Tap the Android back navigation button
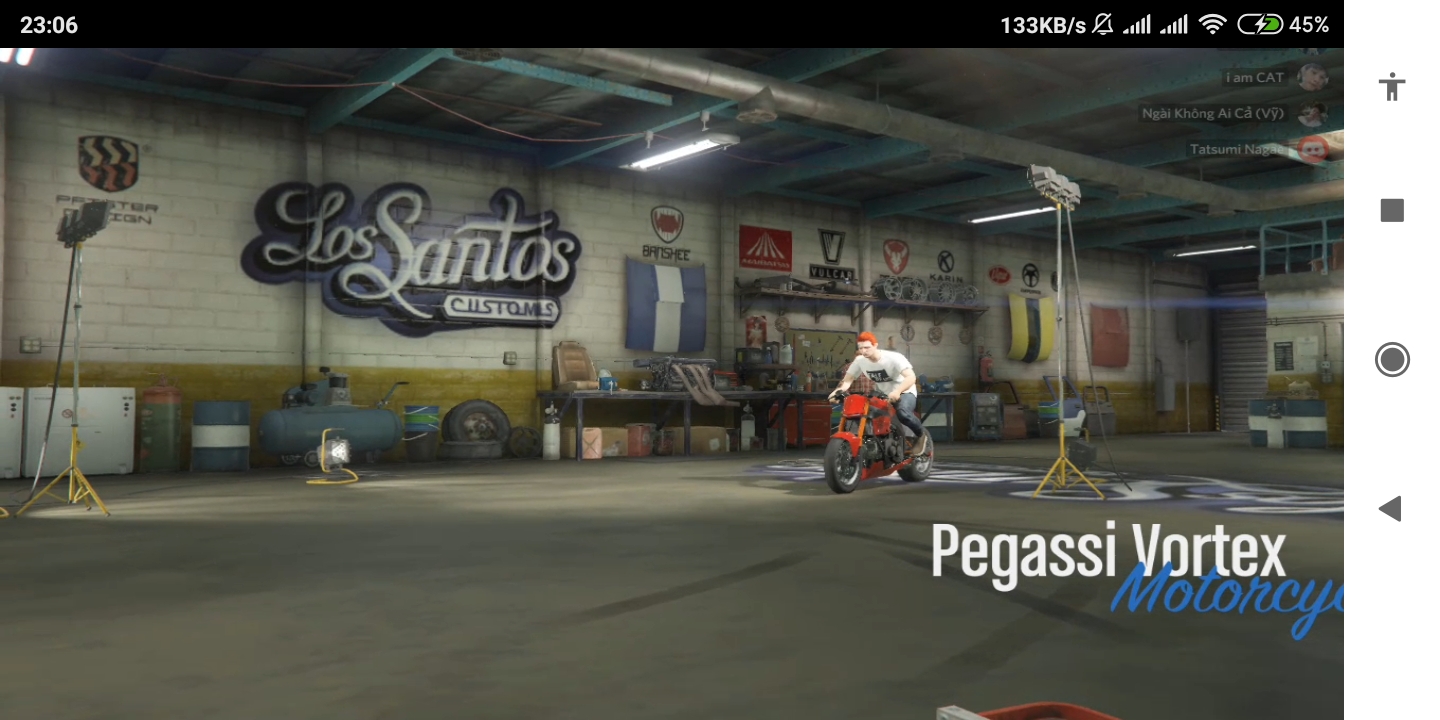The width and height of the screenshot is (1440, 720). (x=1390, y=509)
